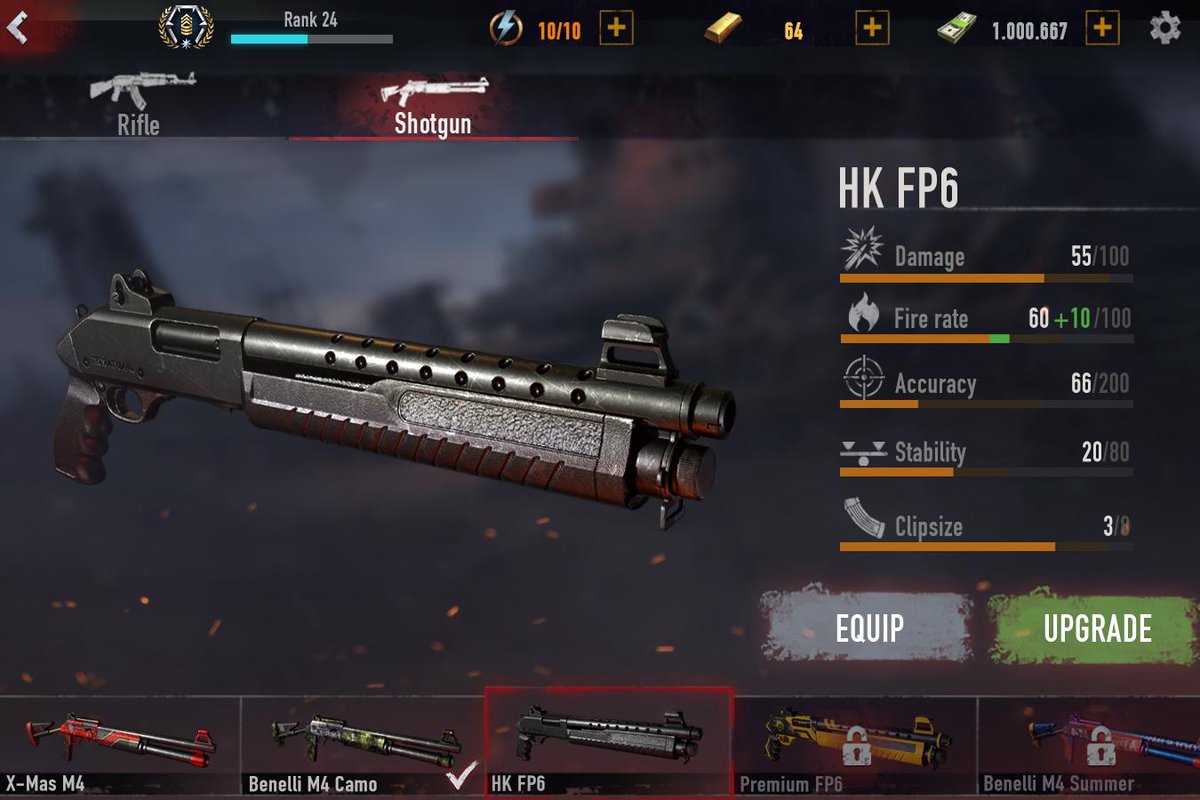
Task: Choose the X-Mas M4 shotgun
Action: pyautogui.click(x=120, y=745)
